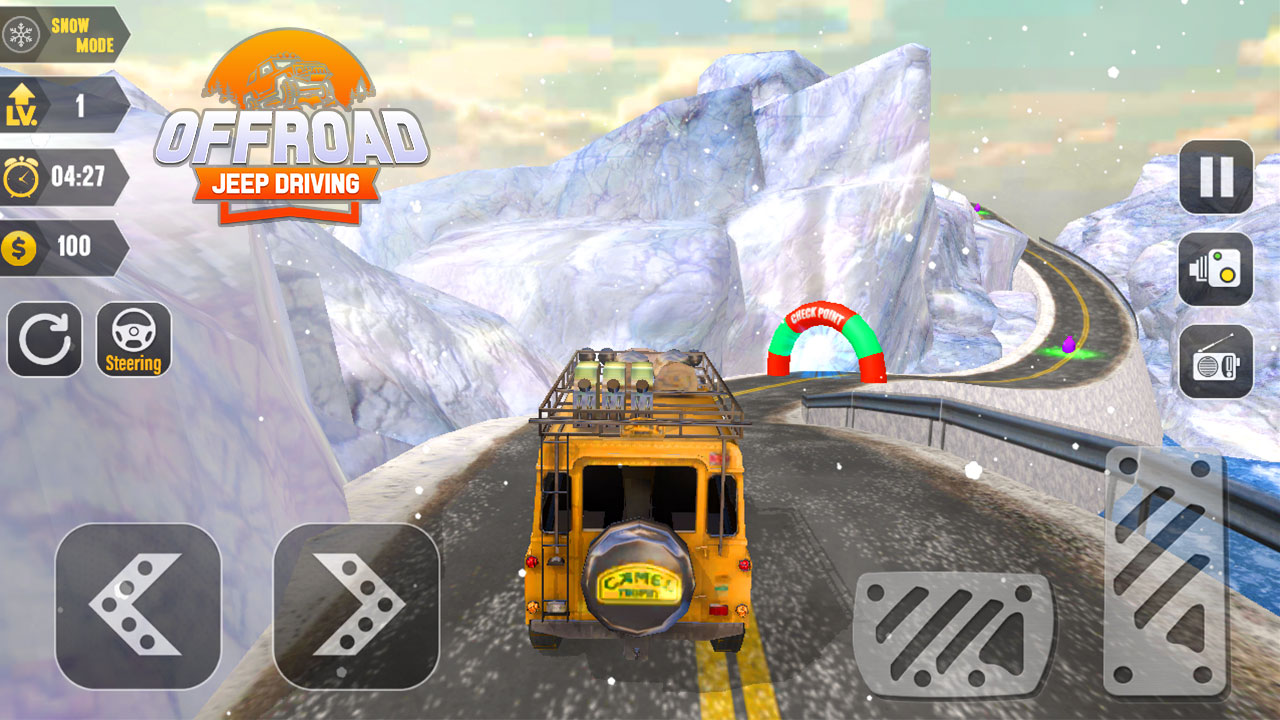Click the Snow Mode snowflake icon
The height and width of the screenshot is (720, 1280).
coord(22,30)
